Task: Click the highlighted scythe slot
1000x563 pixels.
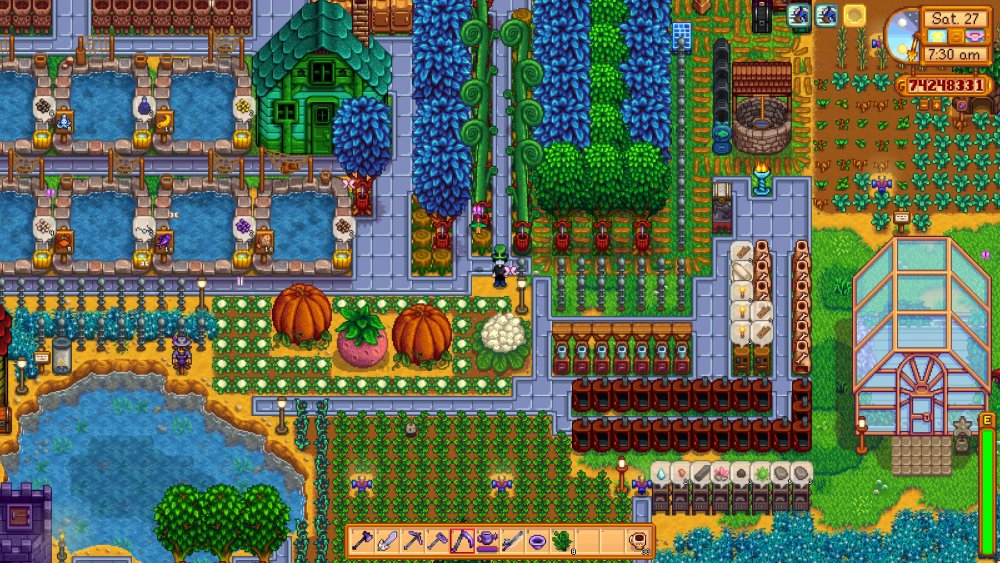Action: (x=462, y=541)
